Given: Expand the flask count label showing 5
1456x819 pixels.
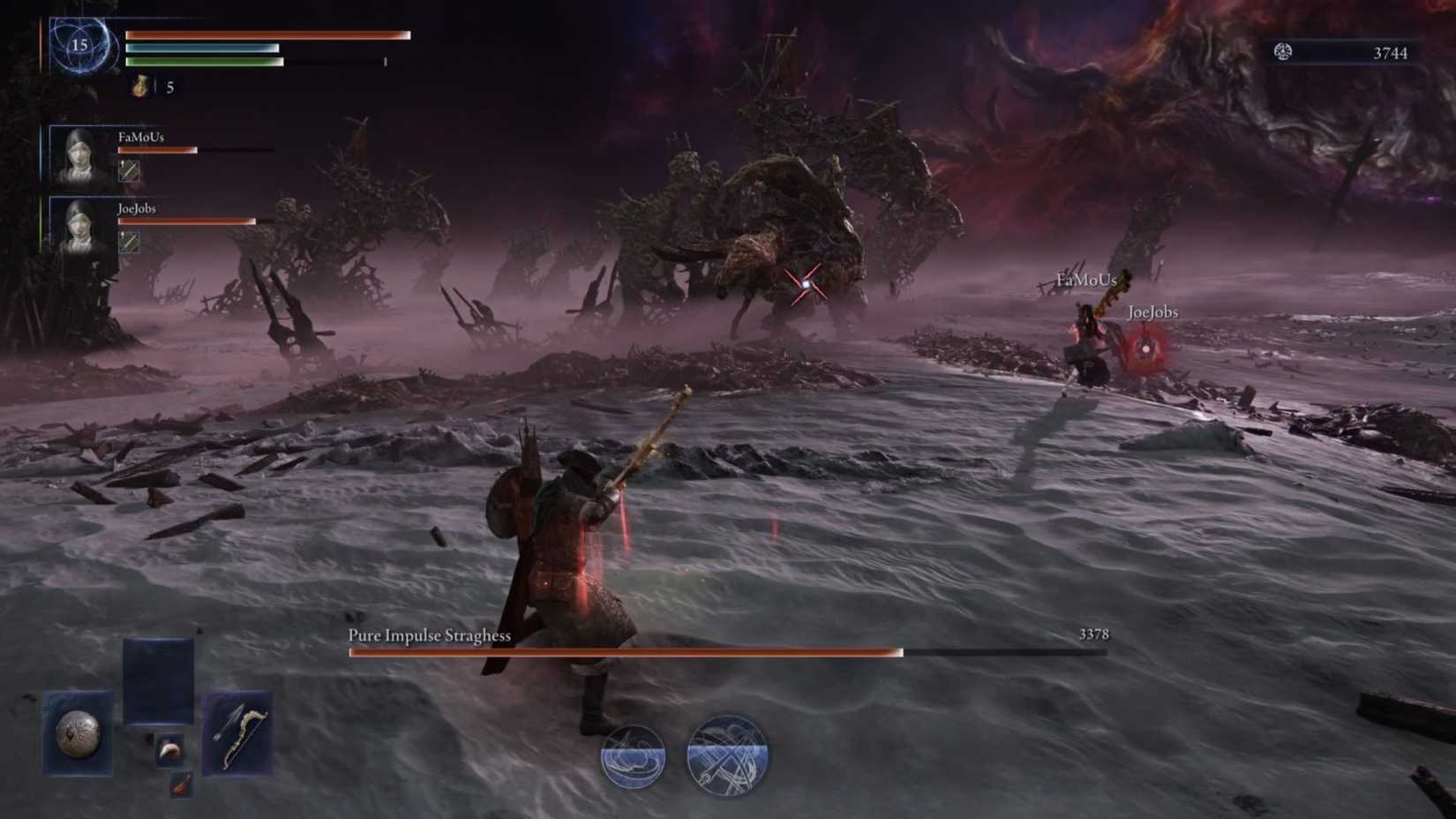Looking at the screenshot, I should coord(168,86).
